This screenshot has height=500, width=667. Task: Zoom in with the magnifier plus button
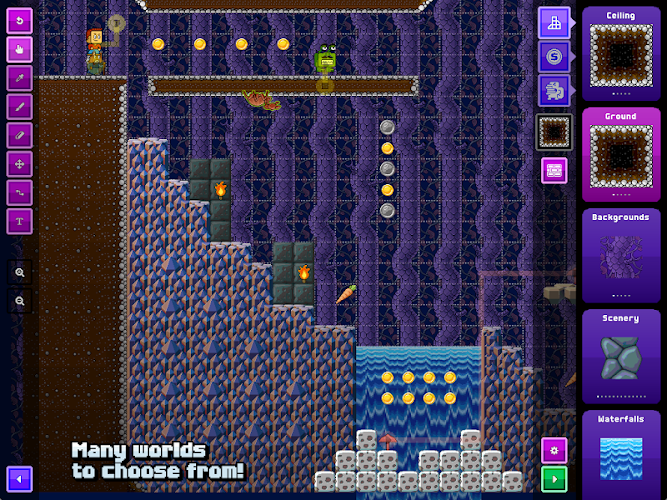[20, 272]
